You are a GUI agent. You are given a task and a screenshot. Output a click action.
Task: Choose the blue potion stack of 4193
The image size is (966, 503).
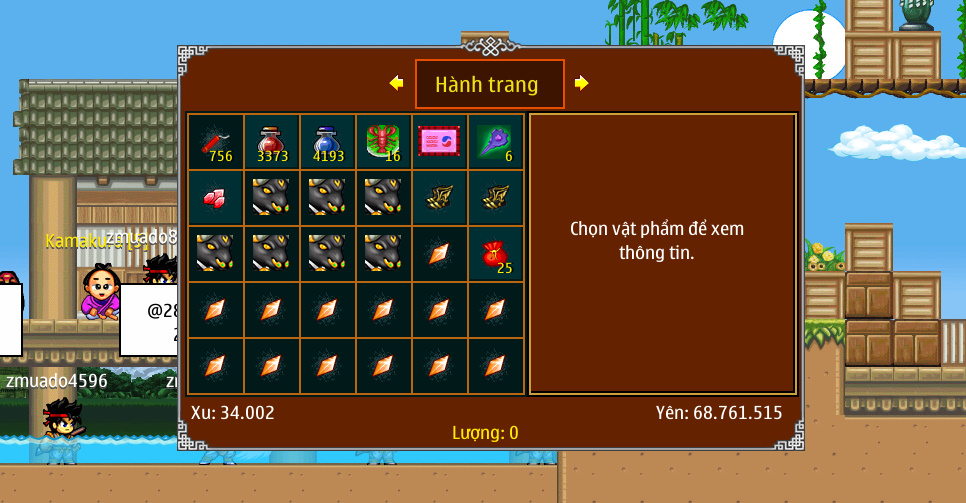327,142
